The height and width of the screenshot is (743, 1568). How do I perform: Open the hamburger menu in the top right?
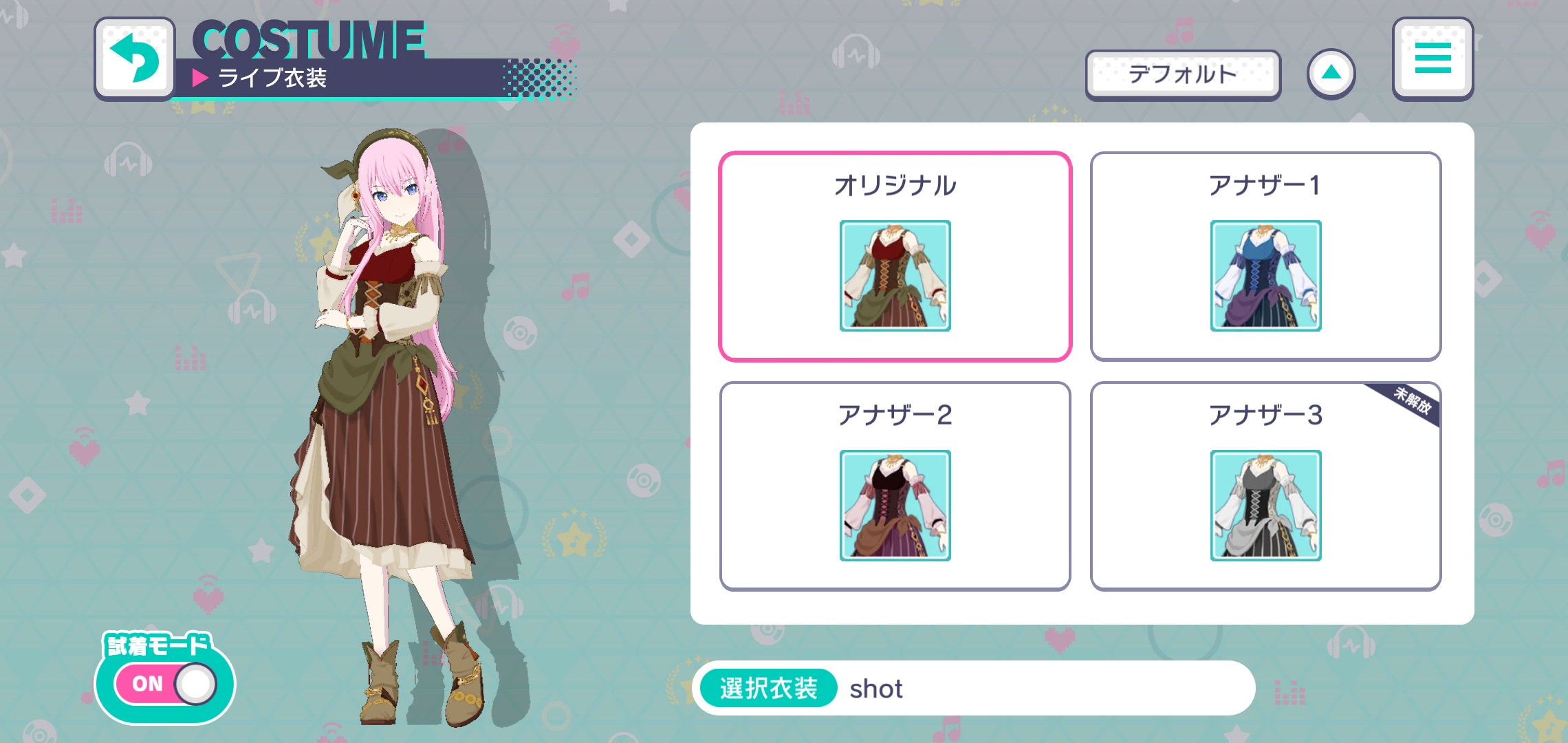tap(1434, 59)
